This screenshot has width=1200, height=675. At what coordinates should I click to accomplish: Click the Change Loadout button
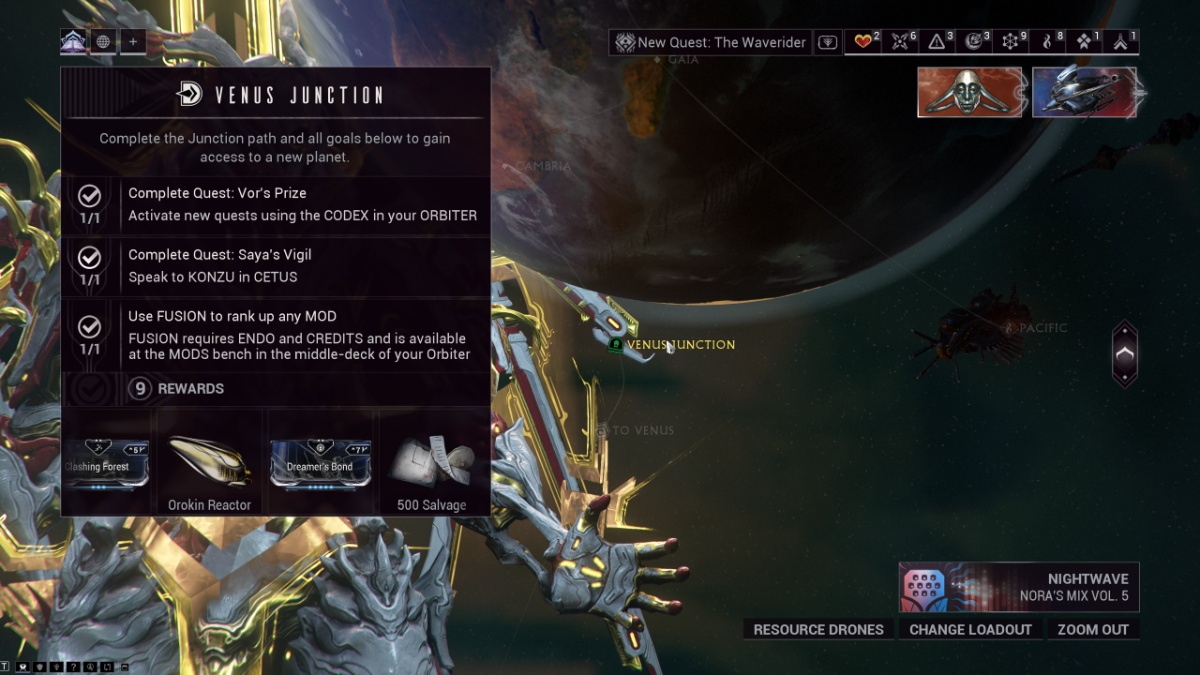coord(970,629)
